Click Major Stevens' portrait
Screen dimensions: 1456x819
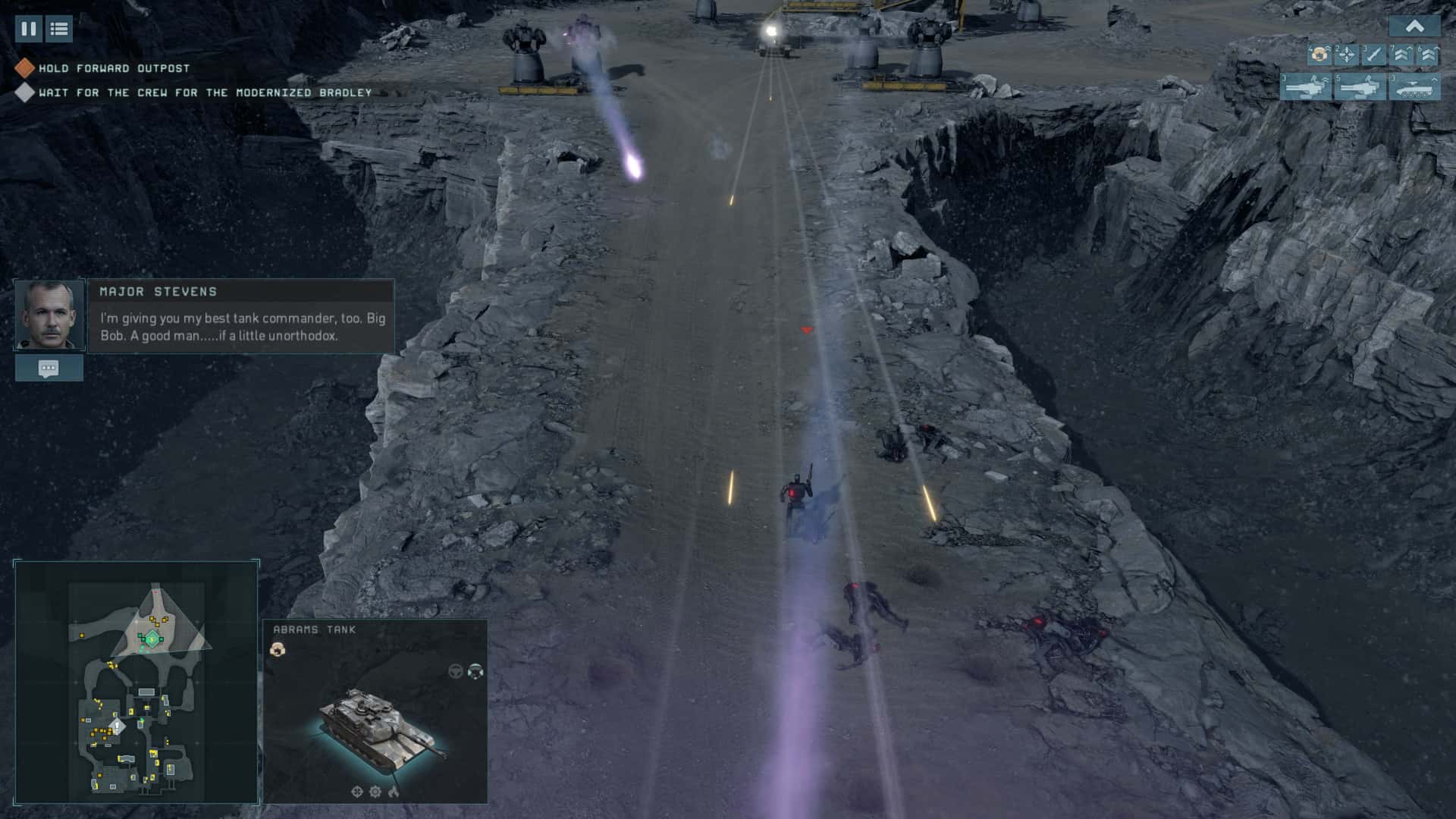49,315
